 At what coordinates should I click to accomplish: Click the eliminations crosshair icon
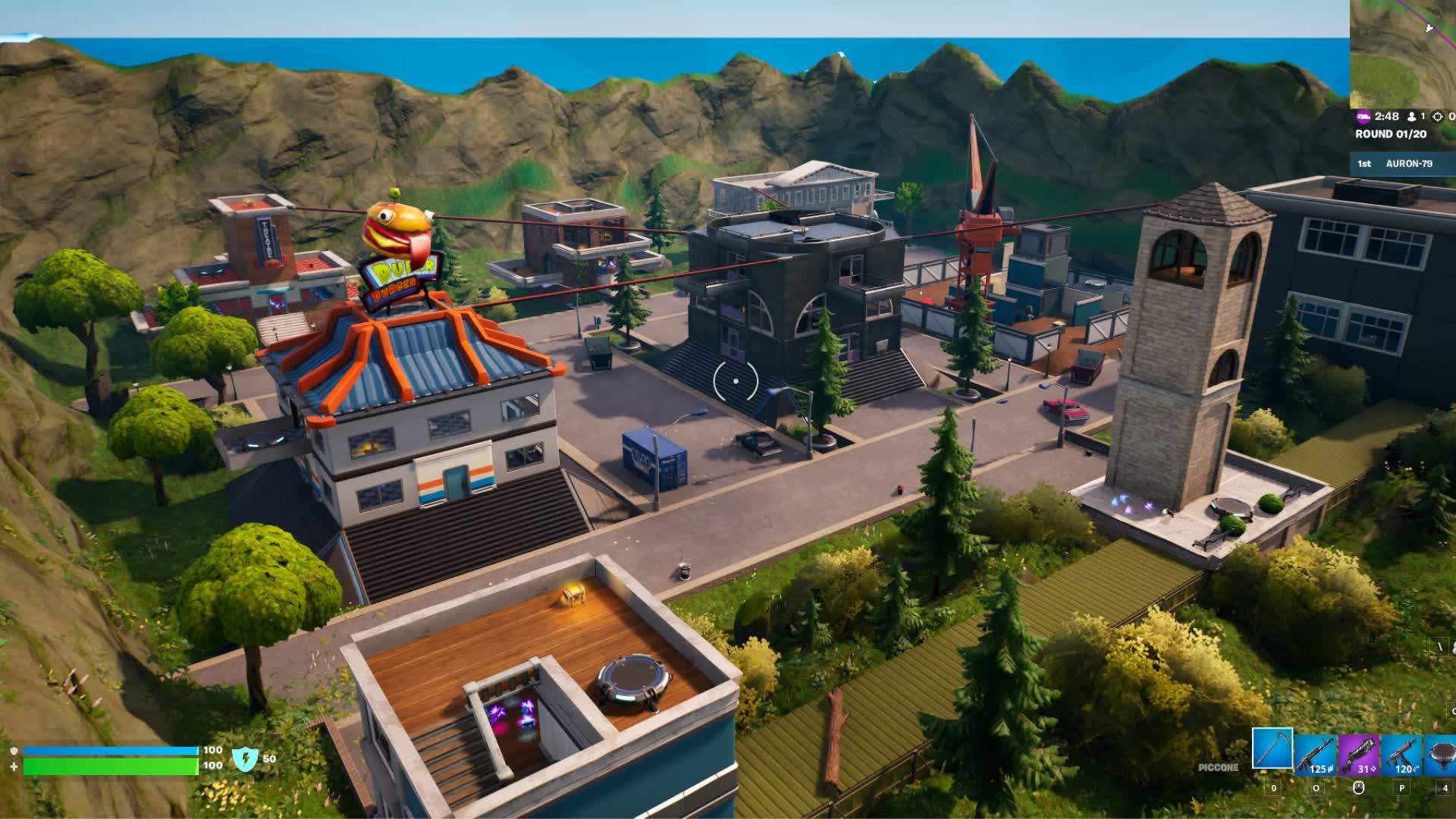pos(1437,117)
